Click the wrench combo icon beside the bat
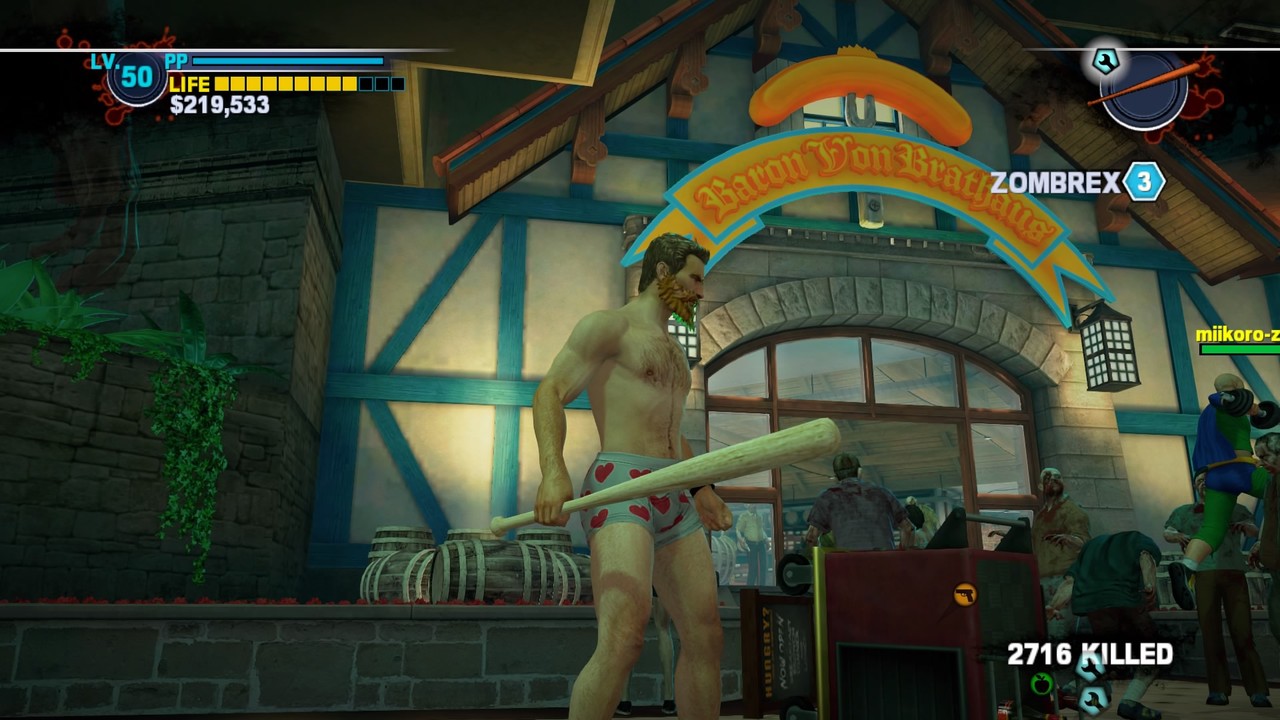This screenshot has width=1280, height=720. pyautogui.click(x=1105, y=61)
